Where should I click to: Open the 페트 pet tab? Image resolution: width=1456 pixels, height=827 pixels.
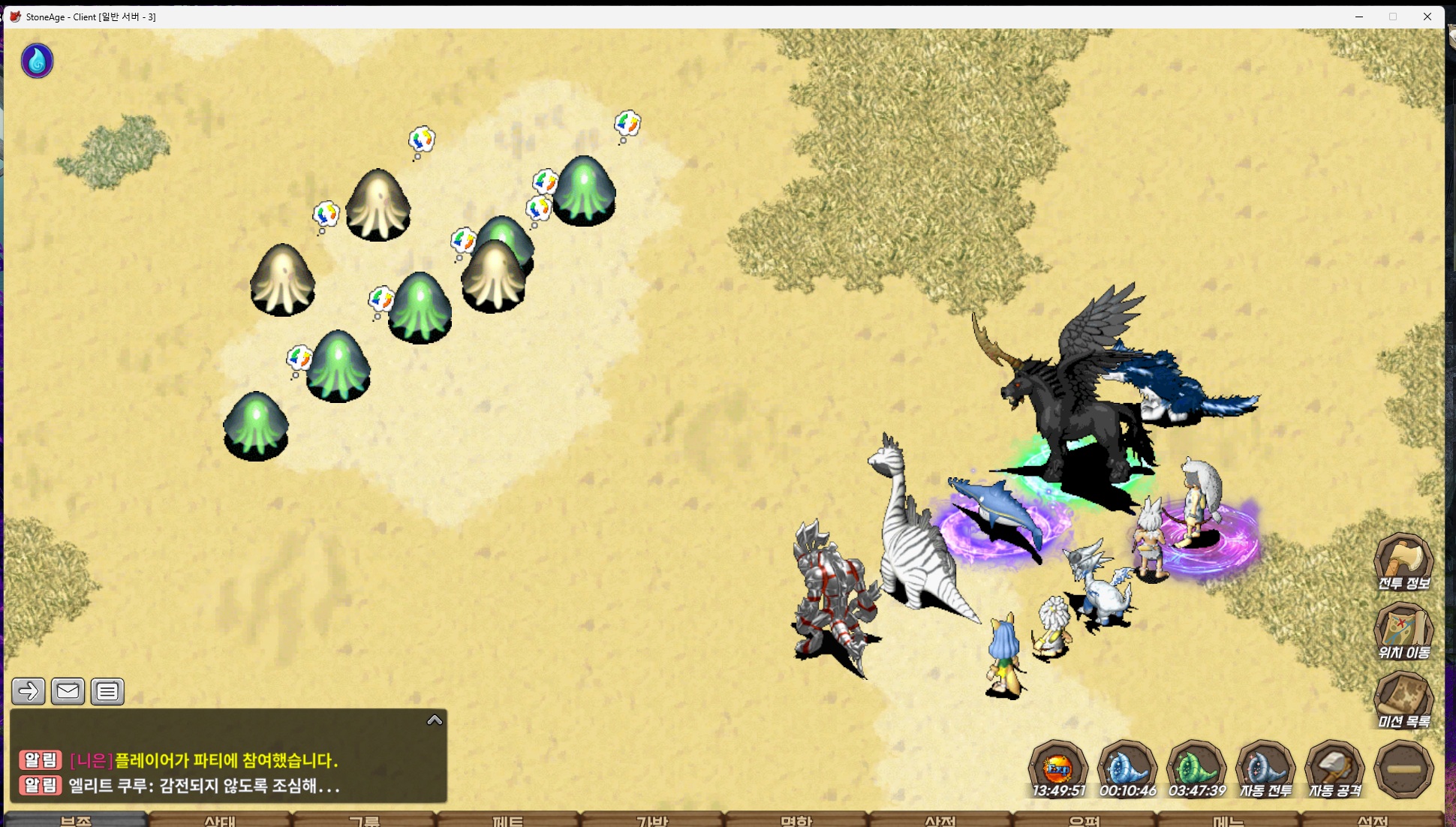coord(508,820)
